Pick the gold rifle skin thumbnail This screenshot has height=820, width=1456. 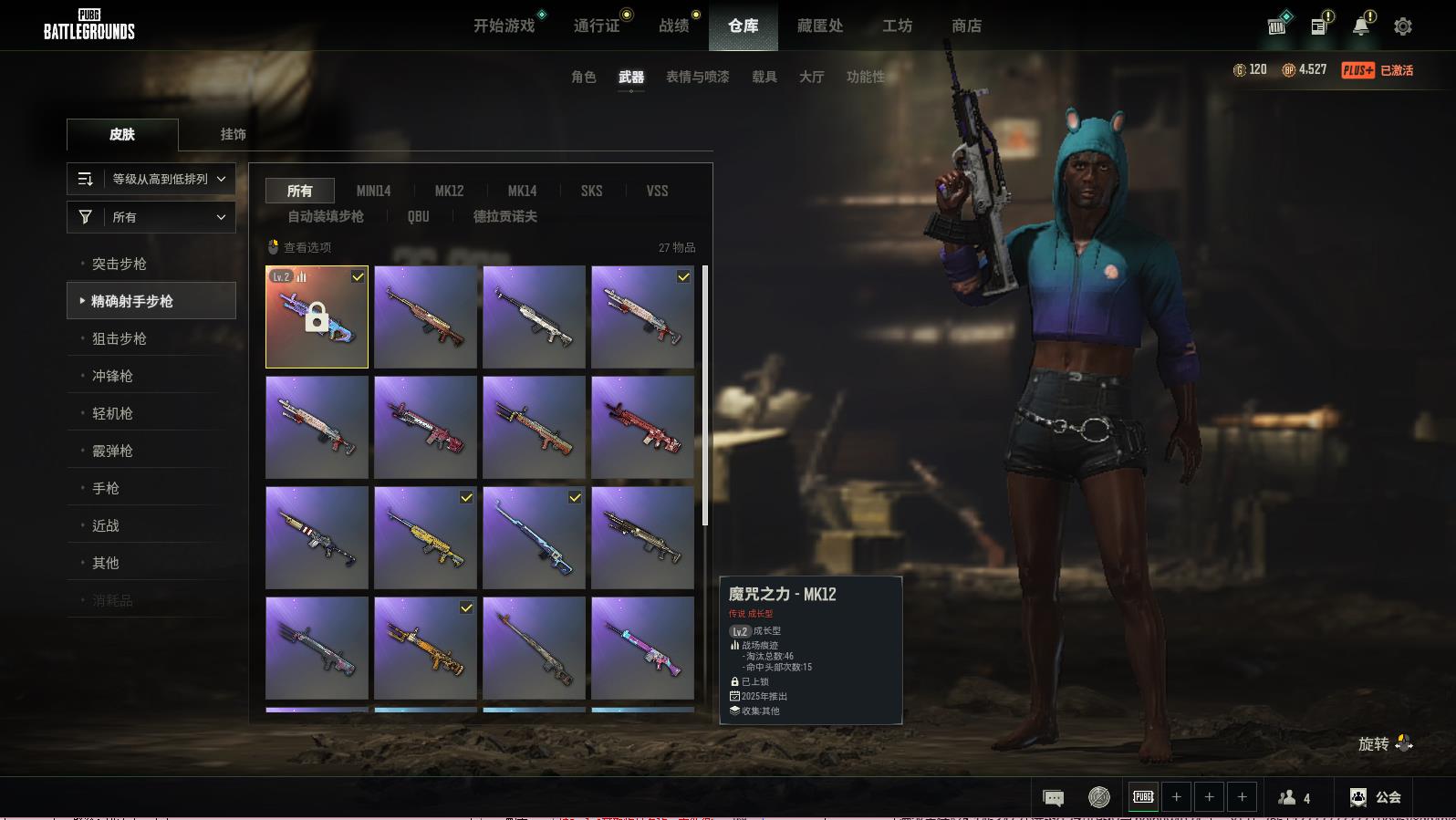(x=425, y=537)
